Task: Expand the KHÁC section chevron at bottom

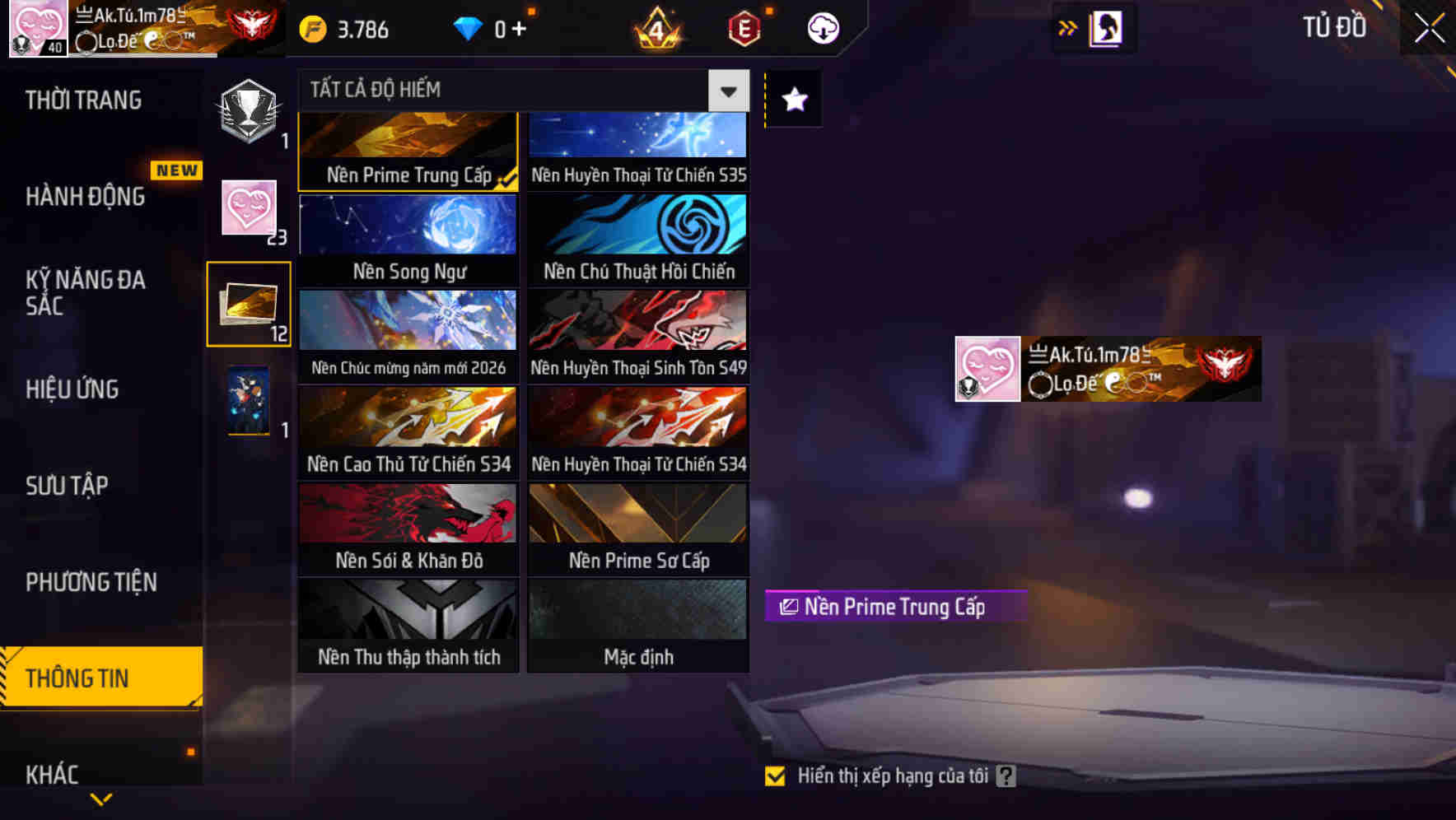Action: pyautogui.click(x=101, y=797)
